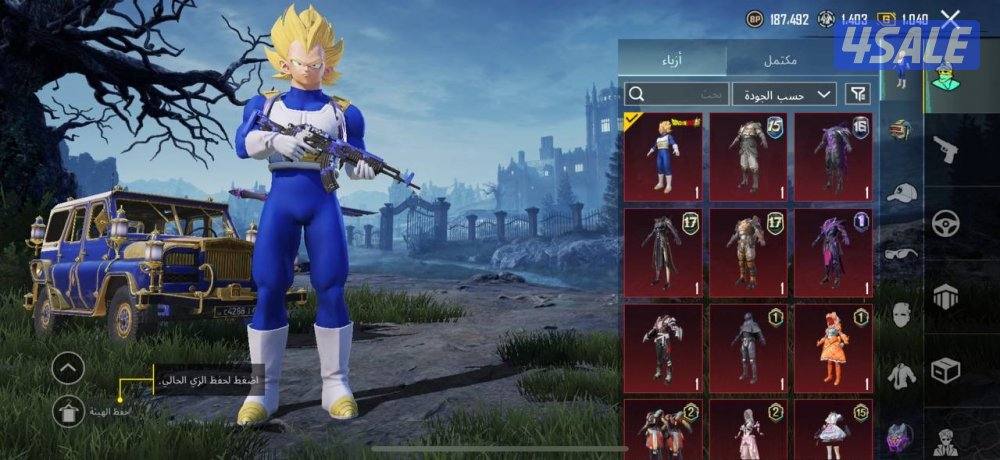Open the حسب الجودة sort dropdown
1000x460 pixels.
[784, 94]
